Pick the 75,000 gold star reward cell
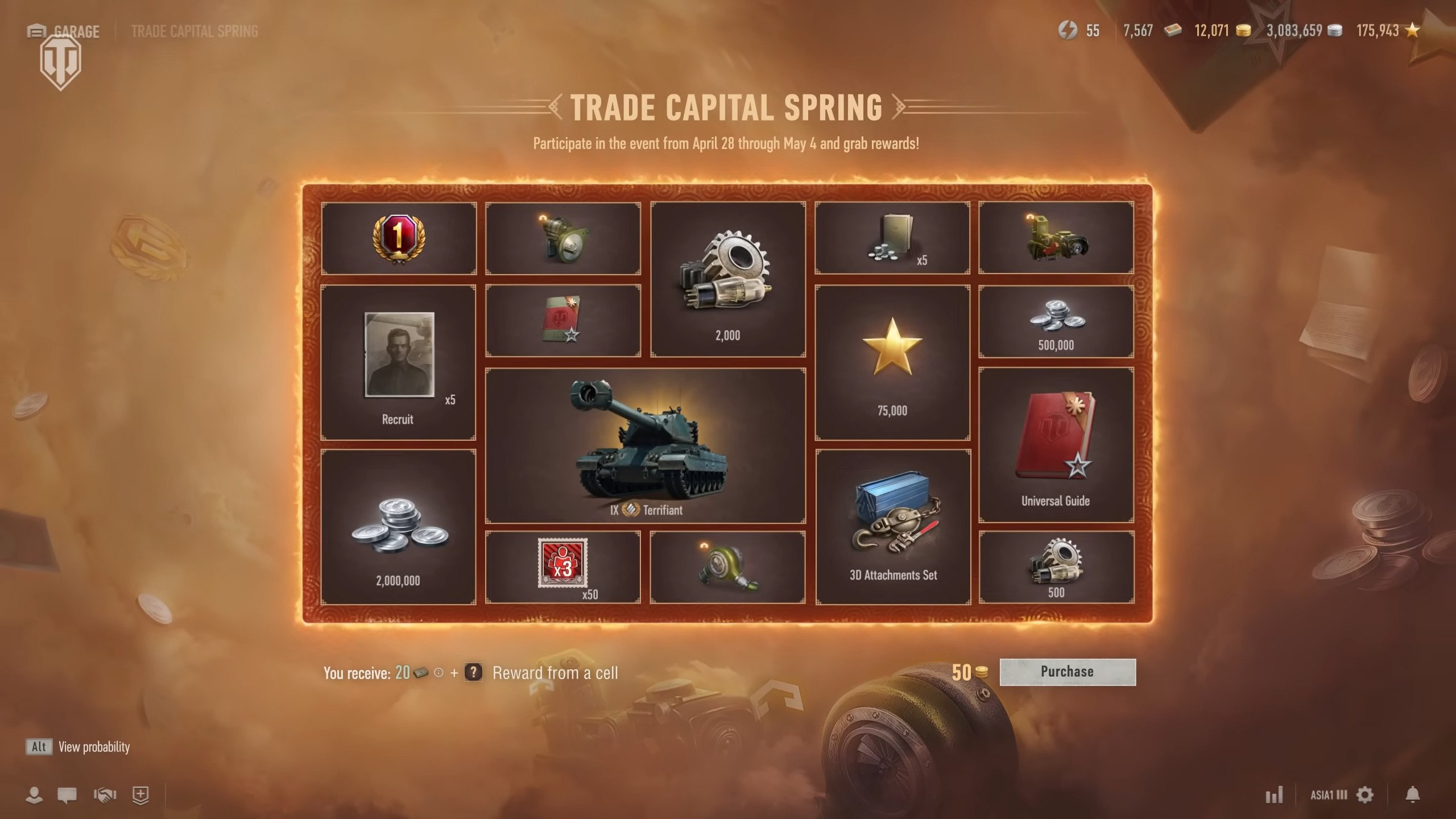The height and width of the screenshot is (819, 1456). pyautogui.click(x=892, y=363)
